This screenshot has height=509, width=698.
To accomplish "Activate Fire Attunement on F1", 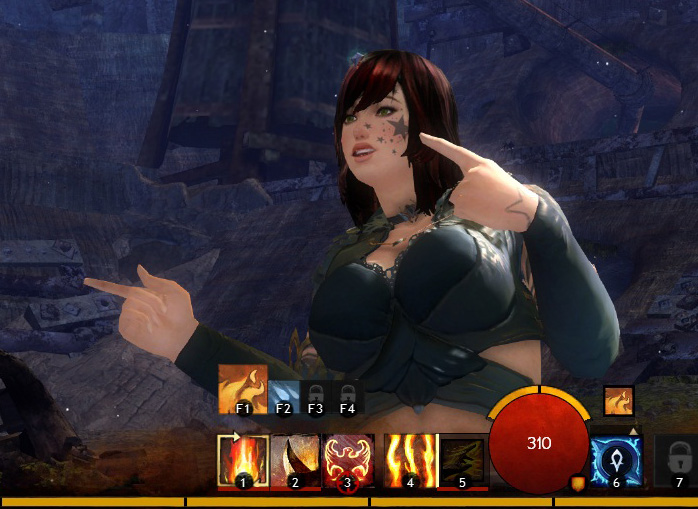I will coord(242,390).
